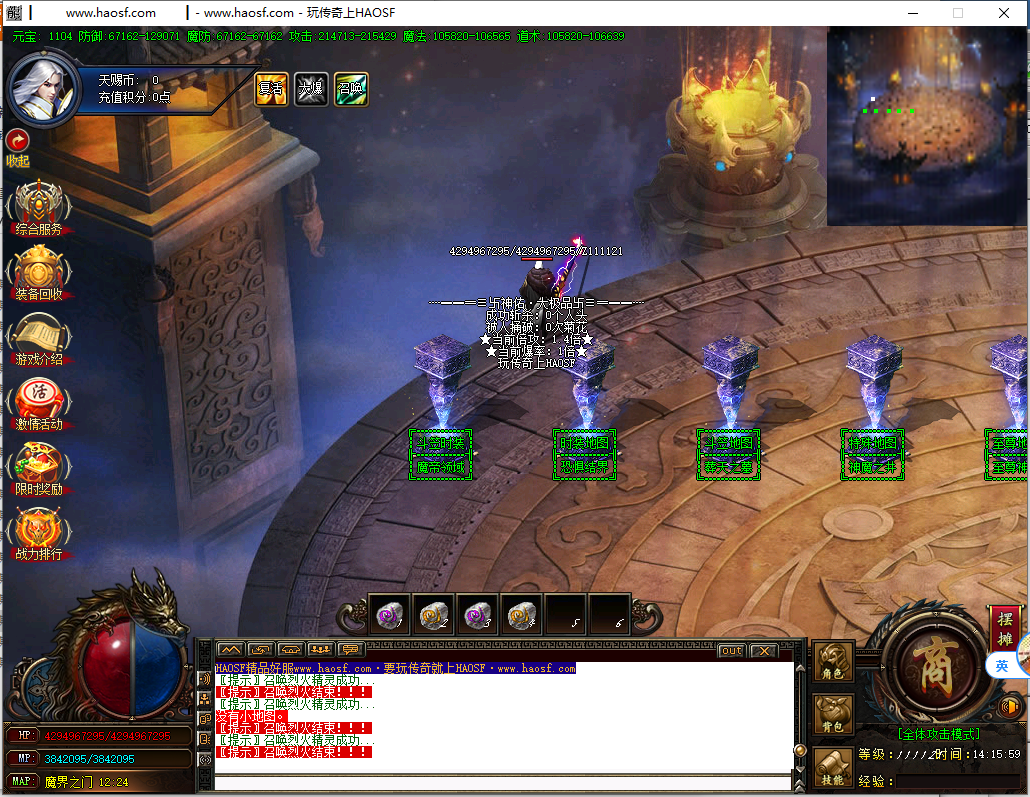This screenshot has width=1030, height=797.
Task: Open the round 商 shop button
Action: click(931, 665)
